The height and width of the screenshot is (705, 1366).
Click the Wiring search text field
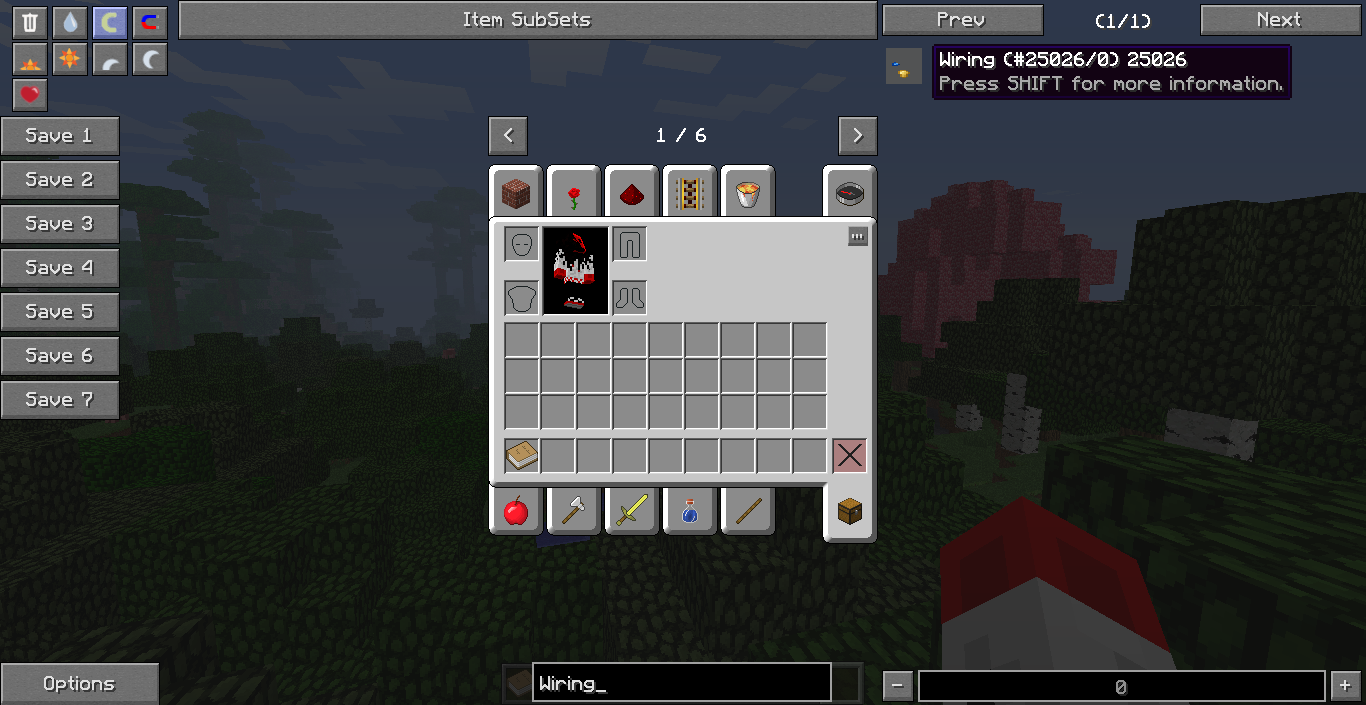coord(681,684)
